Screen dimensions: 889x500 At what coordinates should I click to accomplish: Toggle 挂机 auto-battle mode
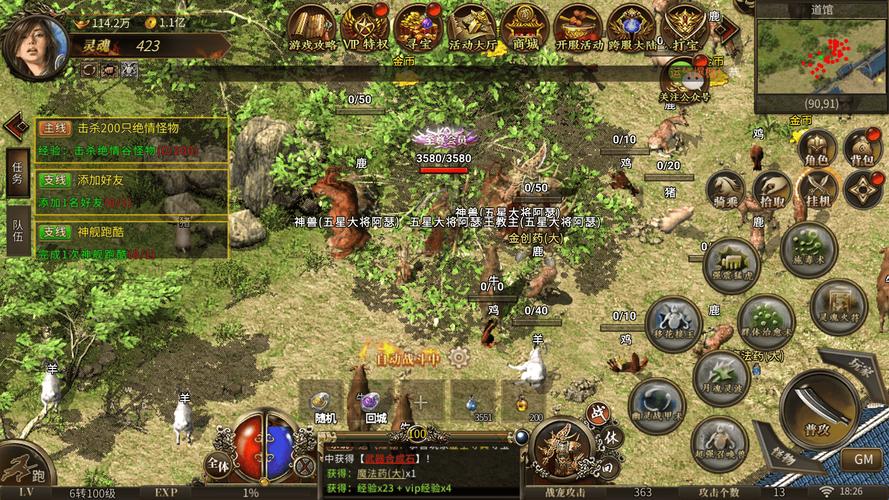pos(817,190)
